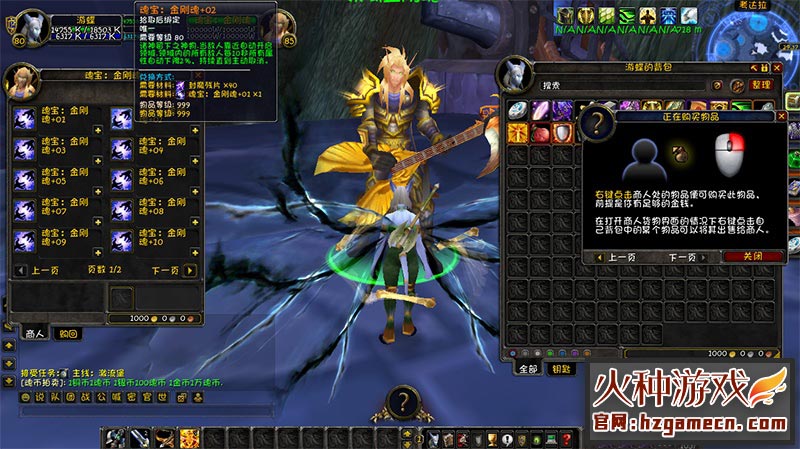This screenshot has width=800, height=449.
Task: Switch to the 购回 buyback tab
Action: (67, 333)
